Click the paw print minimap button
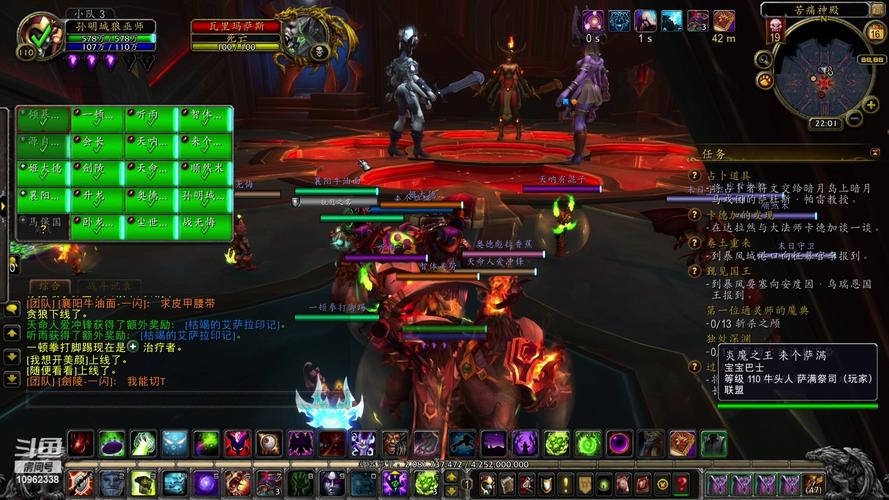The width and height of the screenshot is (889, 500). [x=764, y=80]
